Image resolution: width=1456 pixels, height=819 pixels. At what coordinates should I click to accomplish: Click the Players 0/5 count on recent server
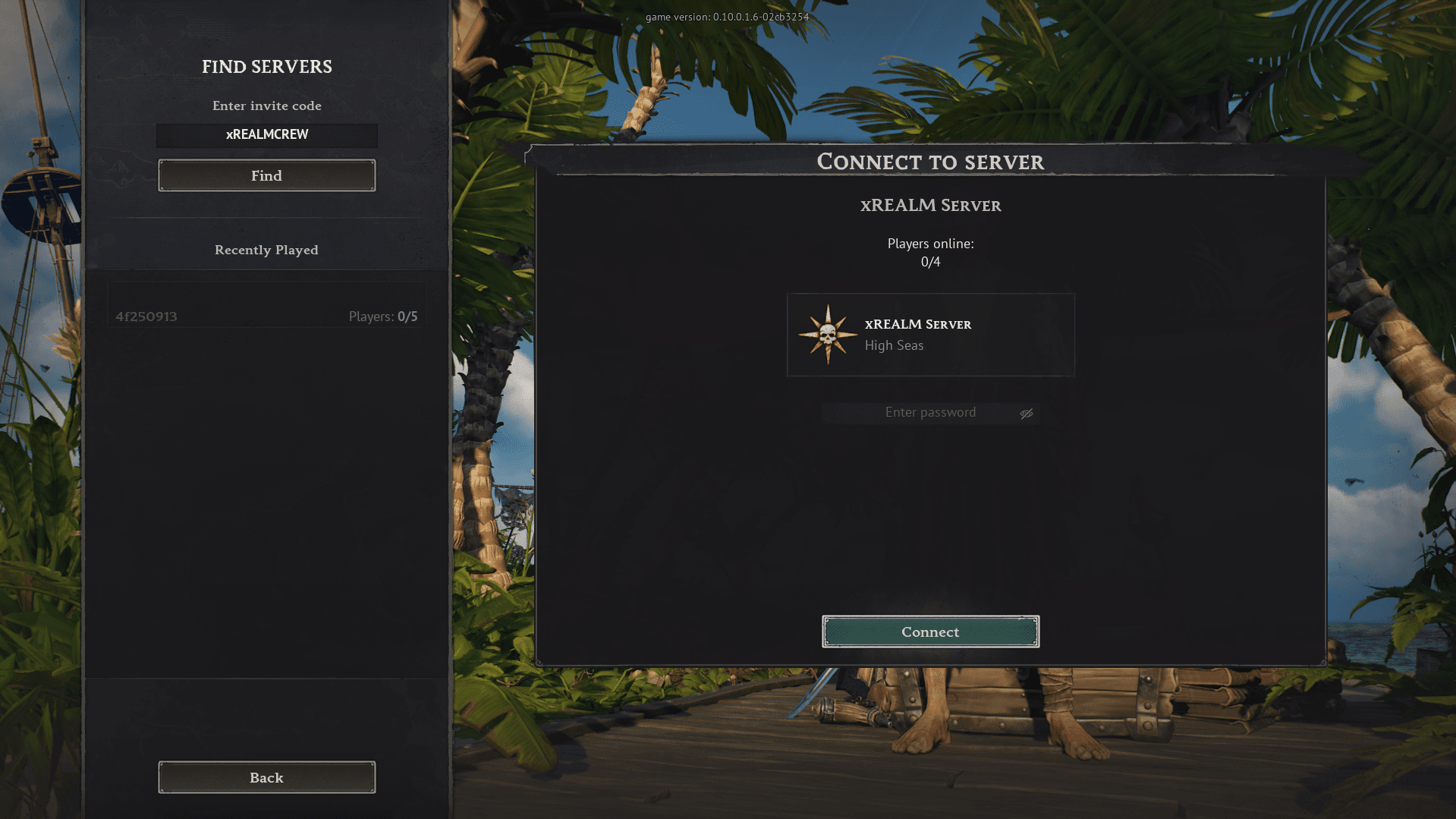point(382,316)
